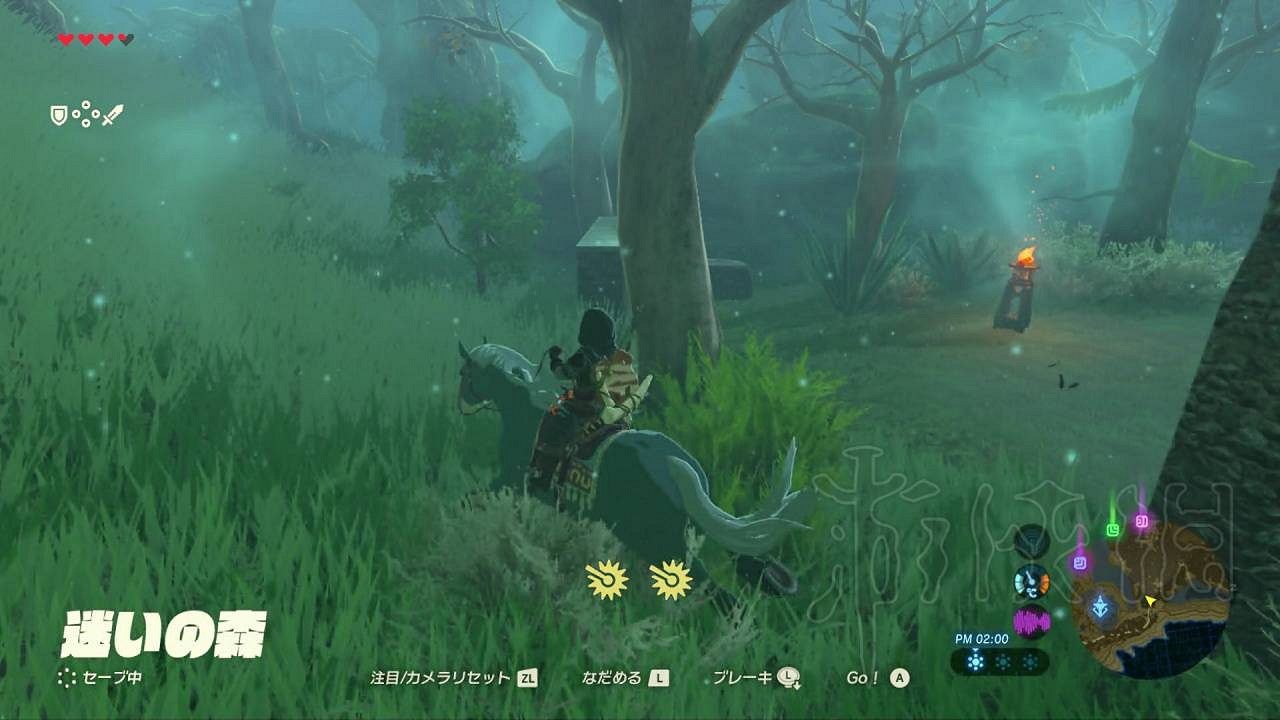Click the partially empty fourth heart
Screen dimensions: 1280x720
pos(126,38)
